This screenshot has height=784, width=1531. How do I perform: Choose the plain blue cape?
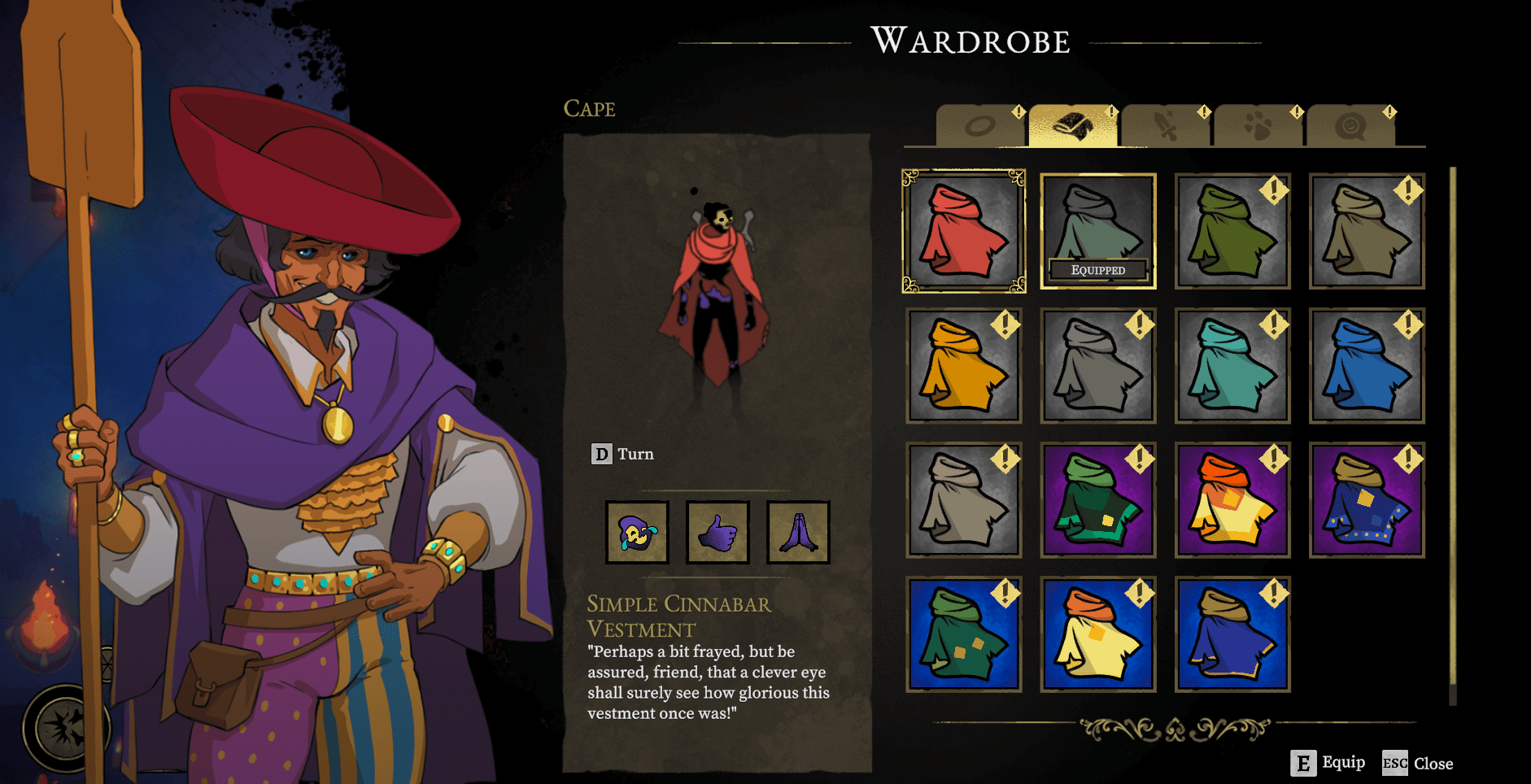click(1366, 366)
